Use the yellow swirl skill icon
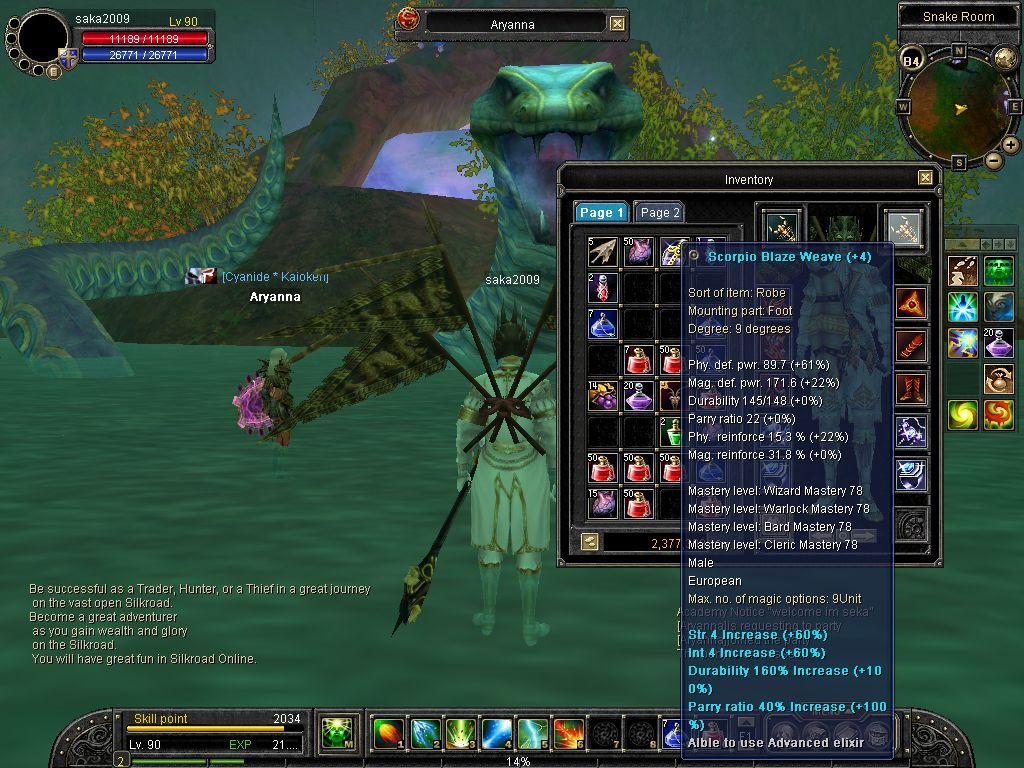This screenshot has width=1024, height=768. [964, 414]
